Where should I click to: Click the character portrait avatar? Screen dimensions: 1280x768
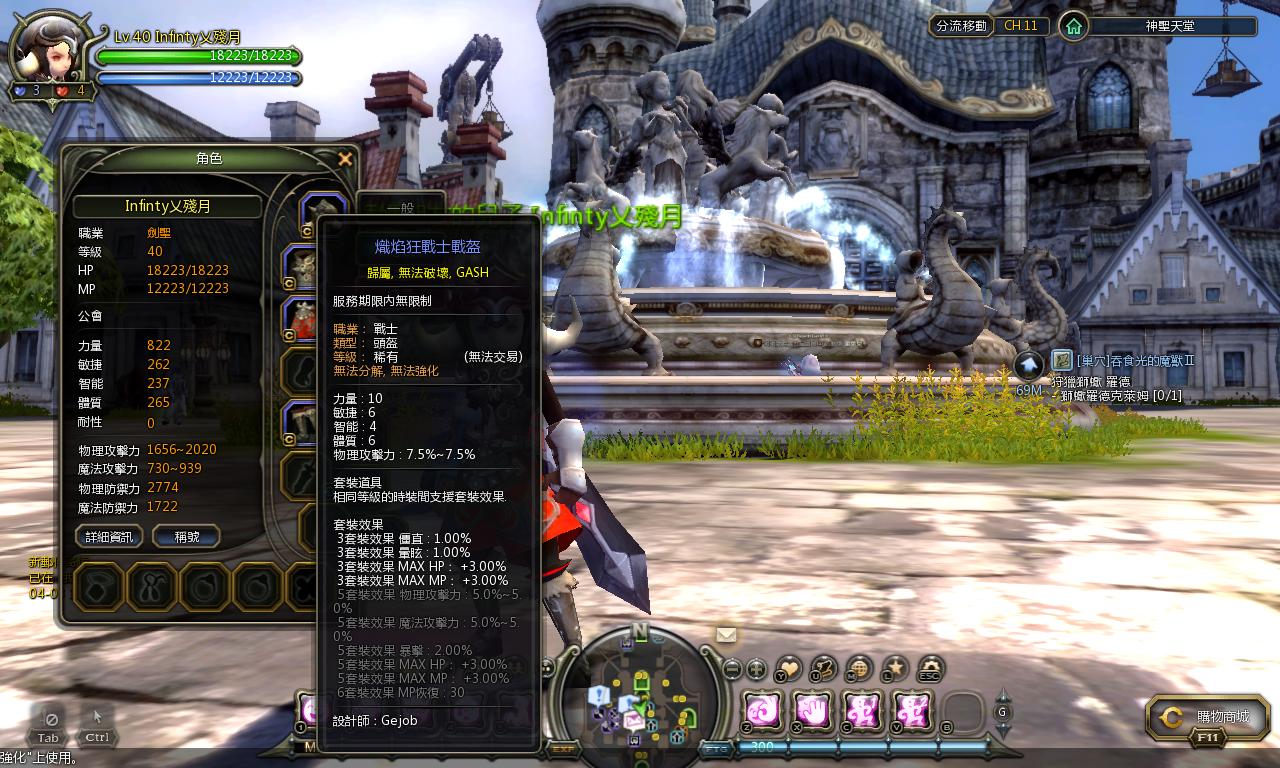50,50
